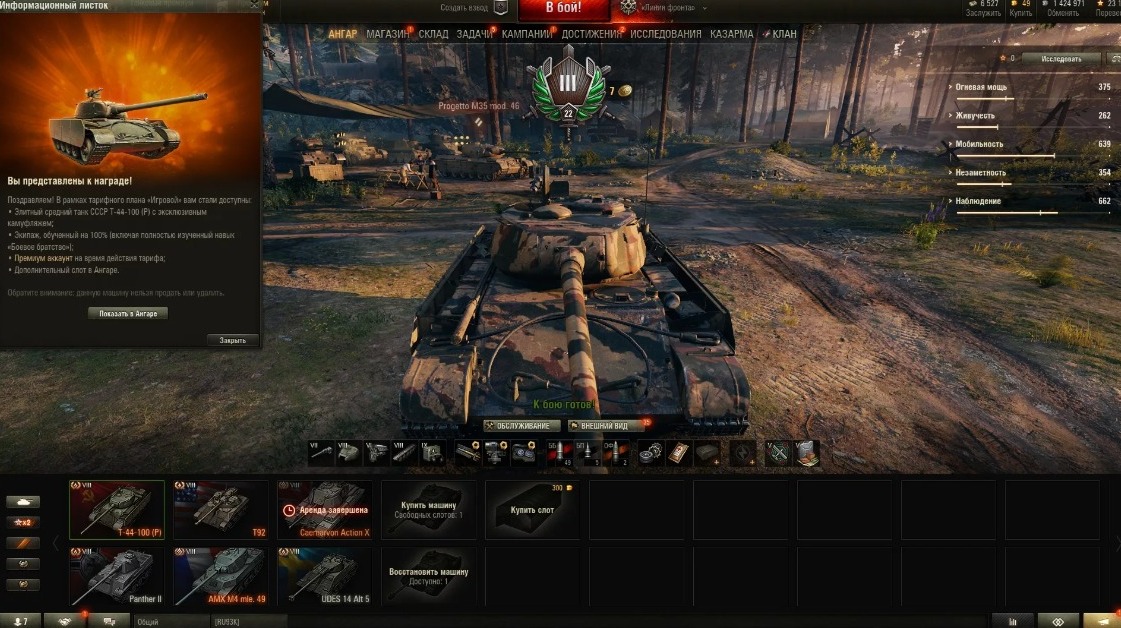The image size is (1121, 628).
Task: Select the UDES 14 Alt 5 tank
Action: pyautogui.click(x=325, y=576)
